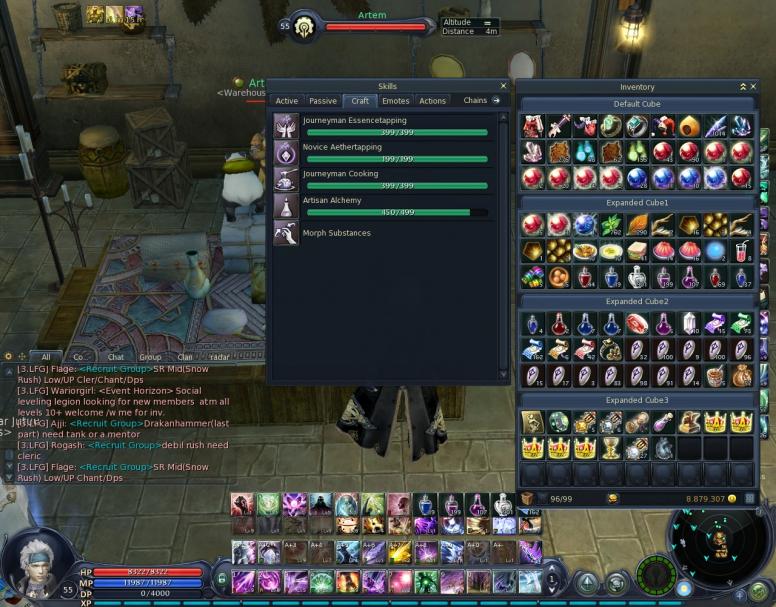The height and width of the screenshot is (607, 776).
Task: Close the Inventory window
Action: [x=753, y=87]
